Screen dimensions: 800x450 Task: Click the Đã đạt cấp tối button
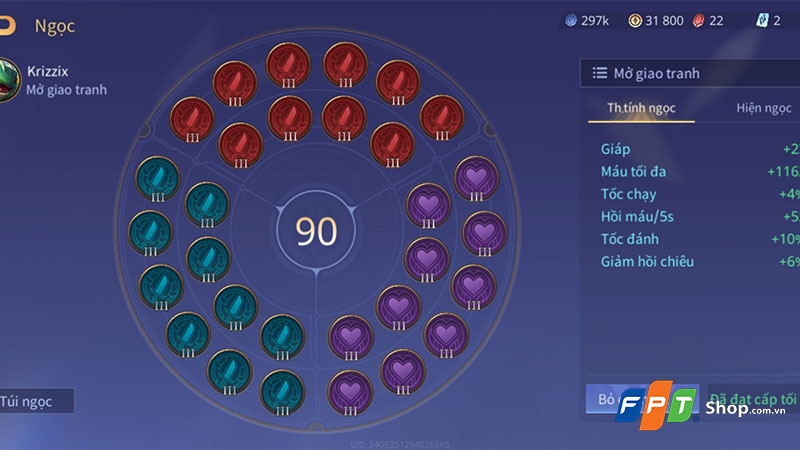click(757, 398)
